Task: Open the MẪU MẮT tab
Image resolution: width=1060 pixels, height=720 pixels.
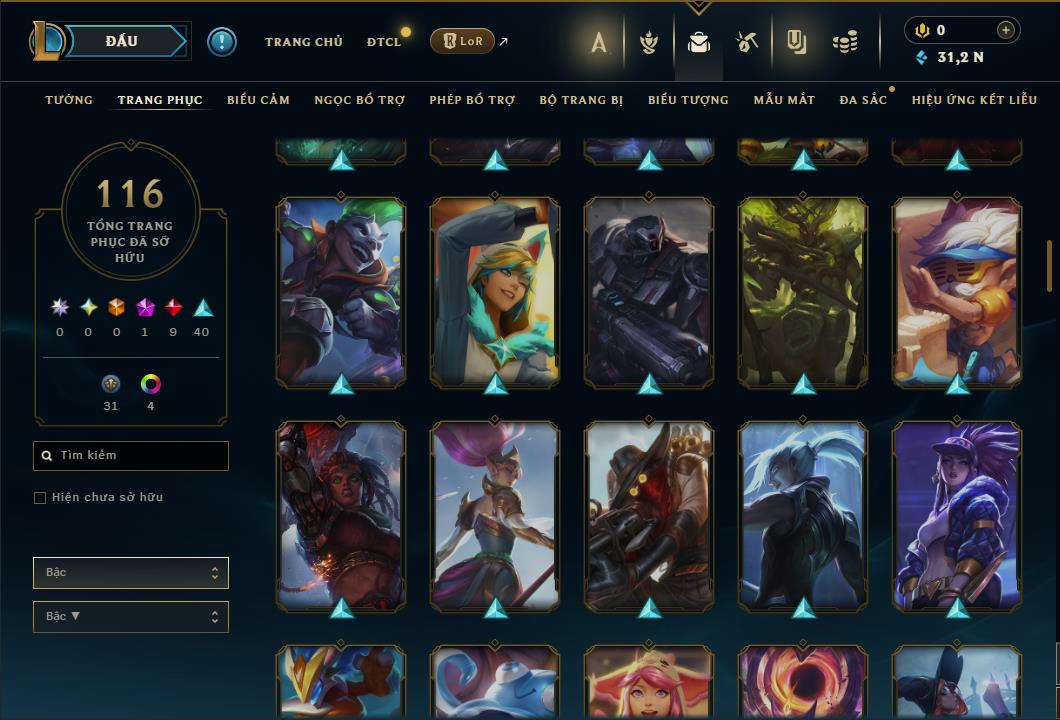Action: pos(784,100)
